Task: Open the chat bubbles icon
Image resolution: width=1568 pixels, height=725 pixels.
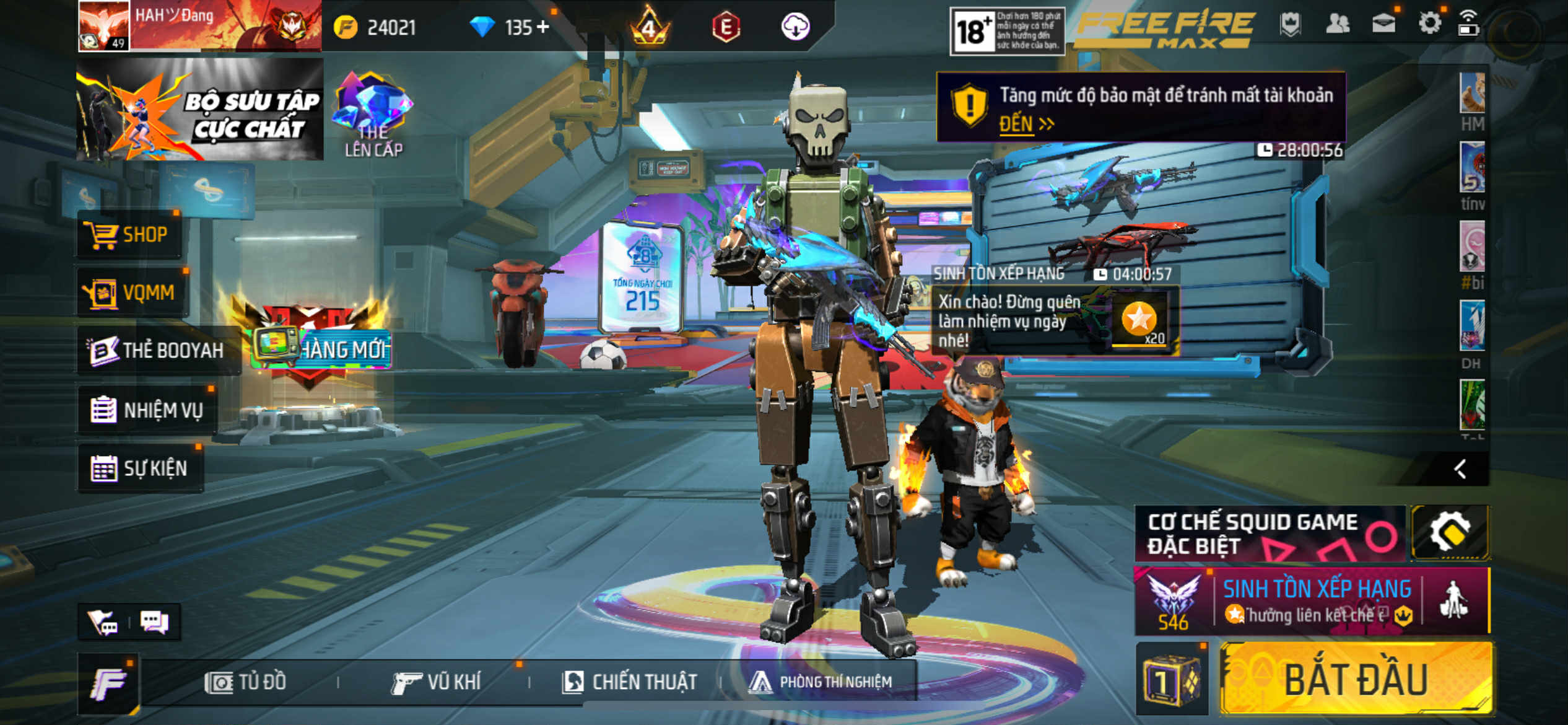Action: (x=154, y=622)
